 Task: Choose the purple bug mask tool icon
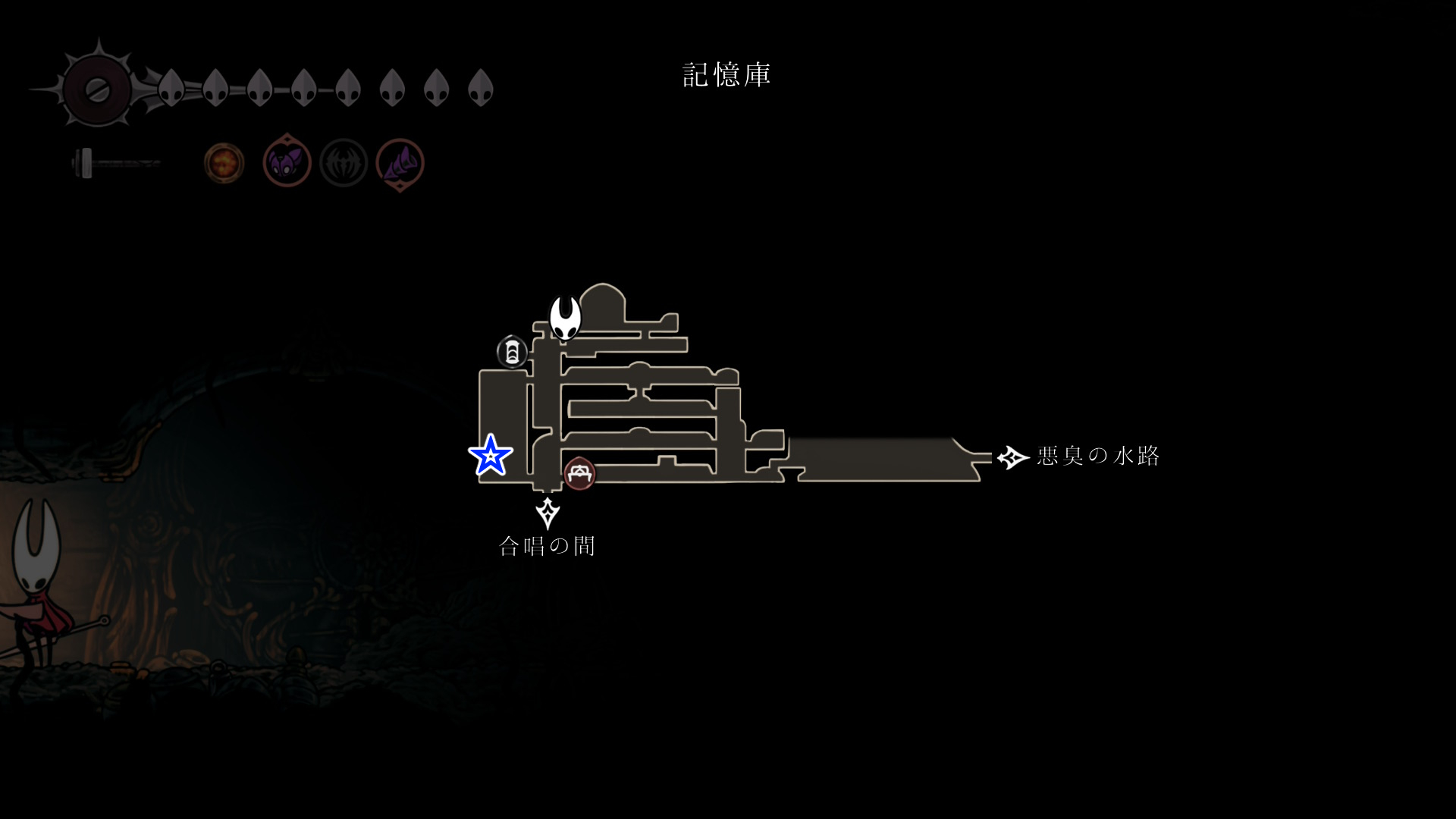pos(287,162)
